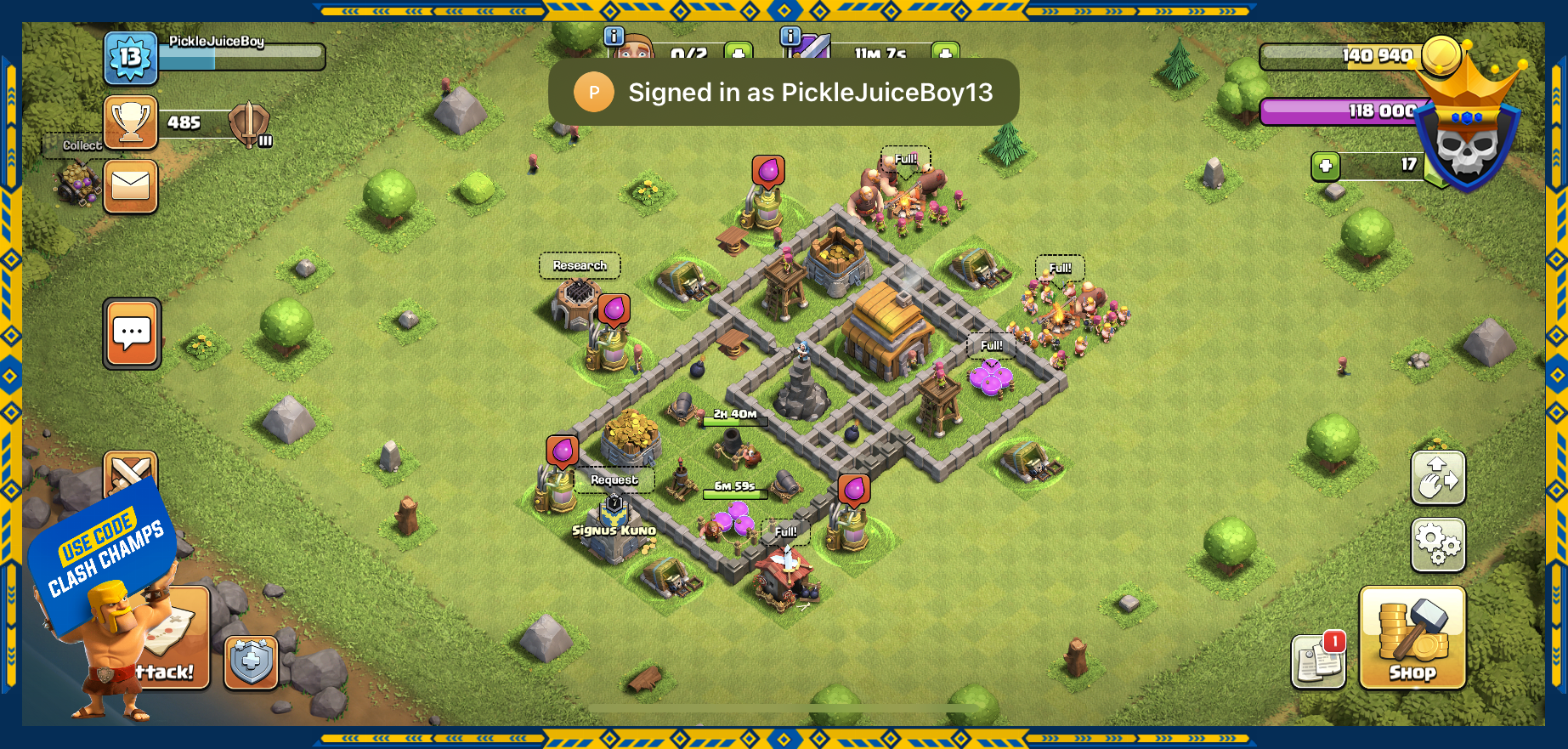Click the builder info icon

coord(614,37)
